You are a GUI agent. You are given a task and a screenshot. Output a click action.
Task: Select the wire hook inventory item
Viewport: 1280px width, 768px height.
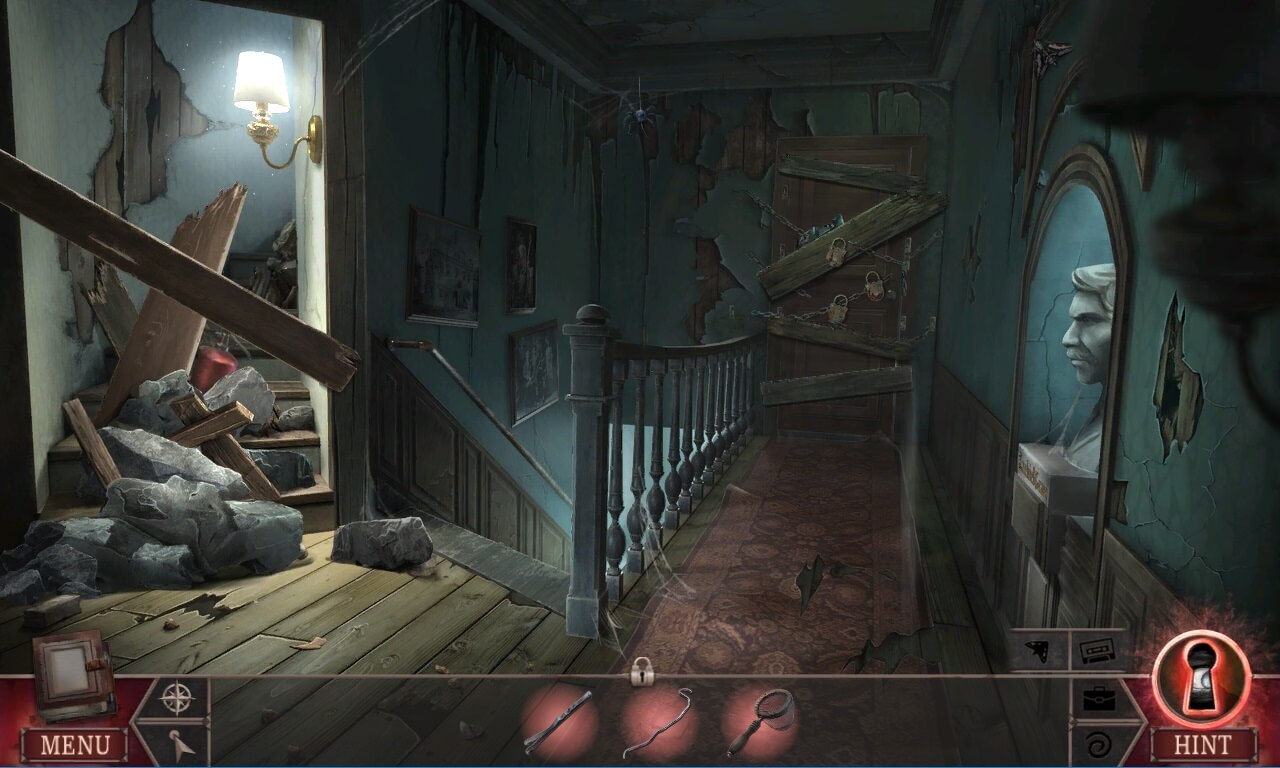click(x=658, y=722)
